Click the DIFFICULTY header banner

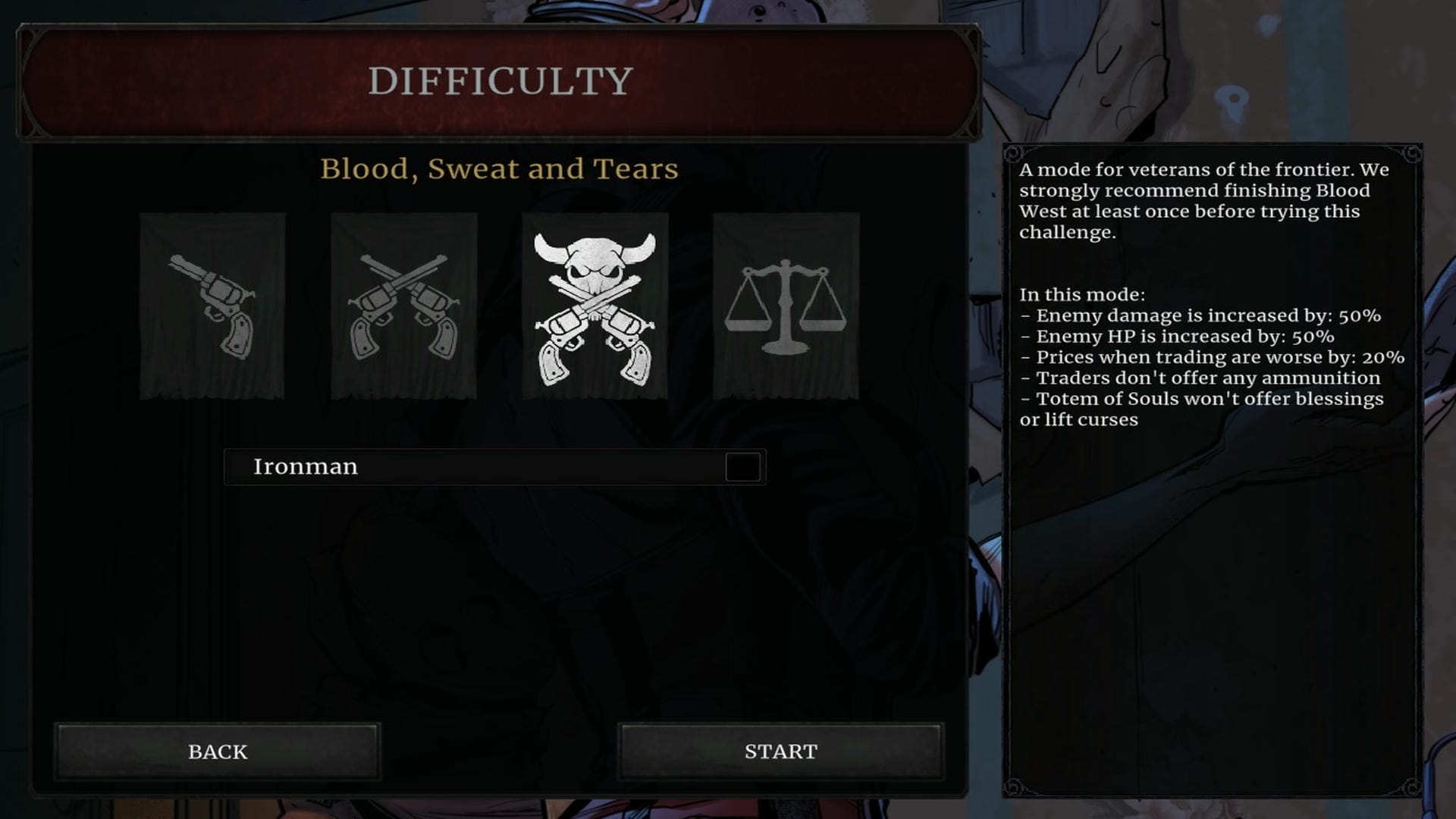500,79
